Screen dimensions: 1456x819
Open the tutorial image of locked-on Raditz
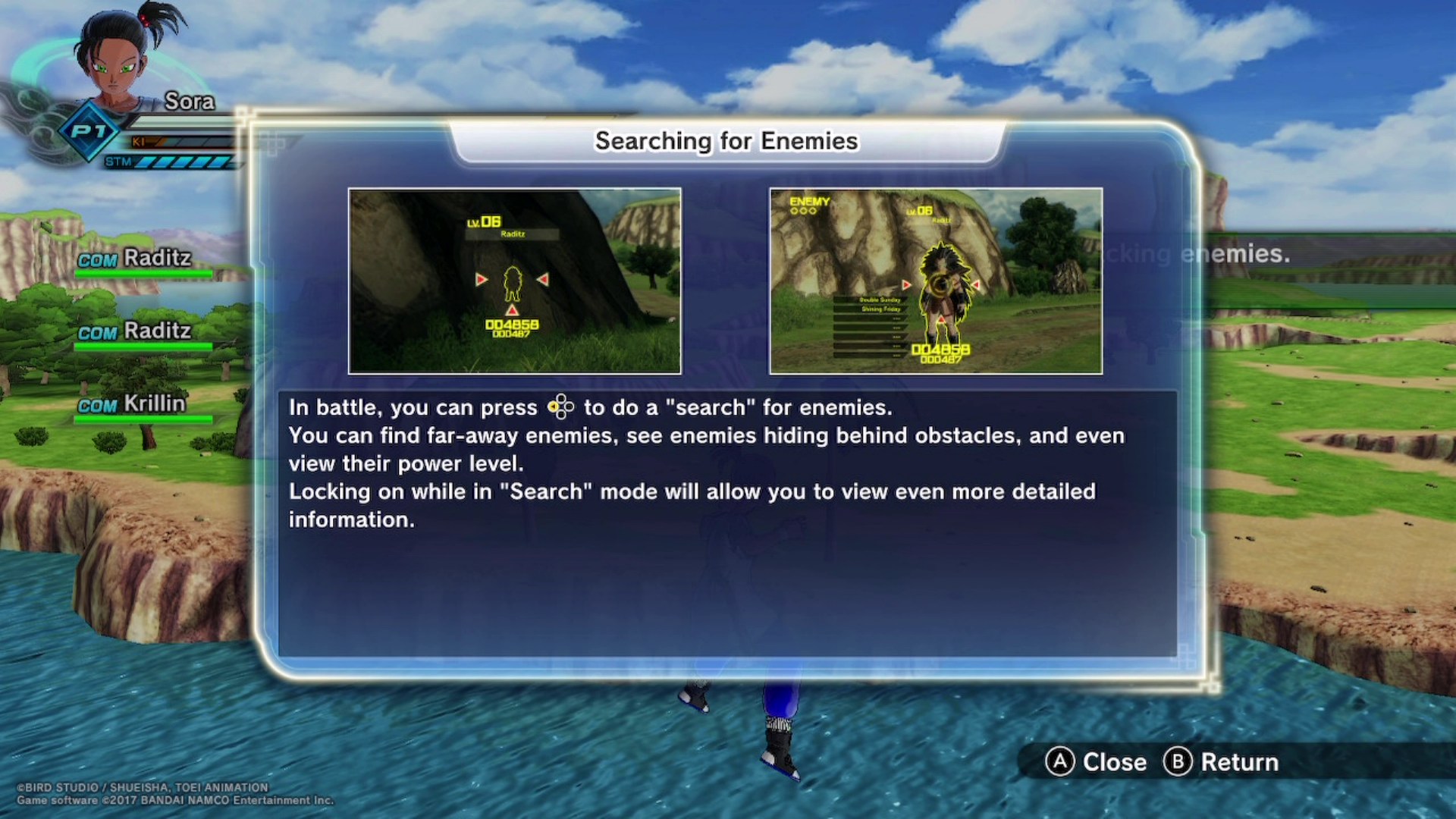[935, 281]
